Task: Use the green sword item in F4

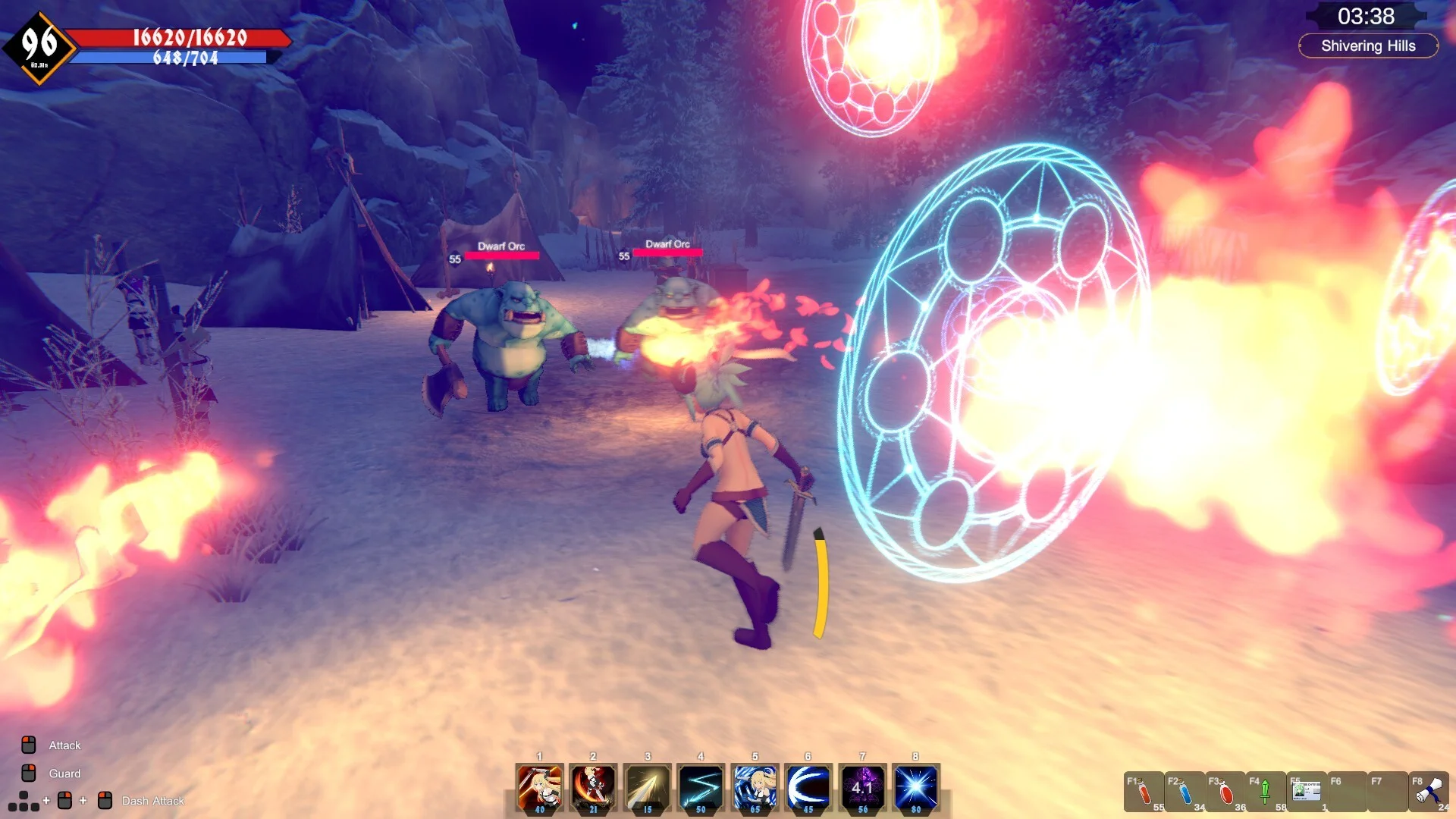Action: (x=1265, y=792)
